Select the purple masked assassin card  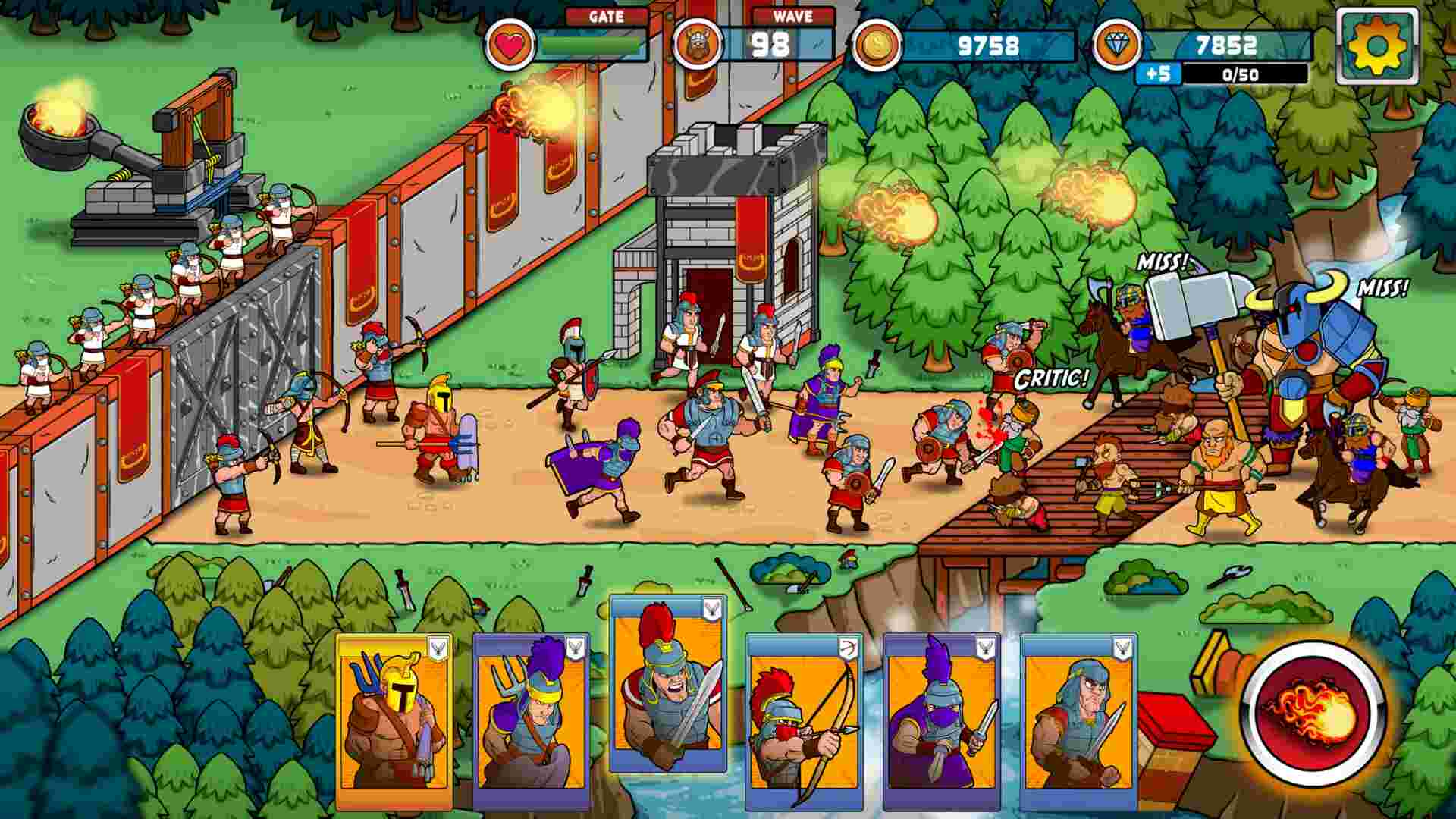(x=940, y=720)
